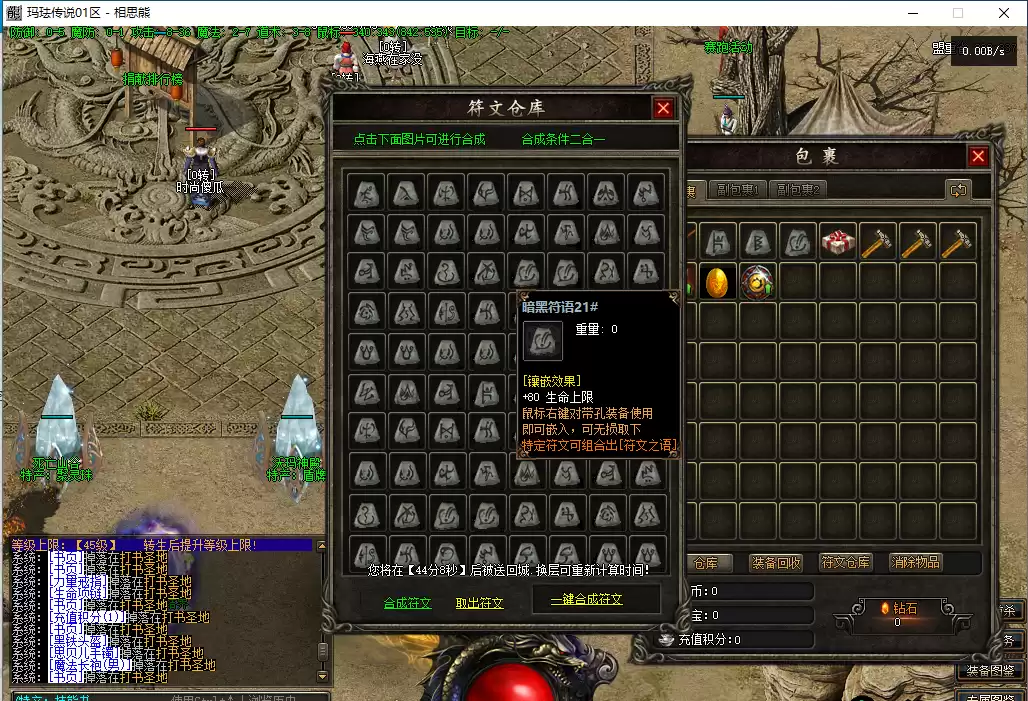
Task: Click the 捐献排行榜 donation ranking label
Action: click(153, 79)
